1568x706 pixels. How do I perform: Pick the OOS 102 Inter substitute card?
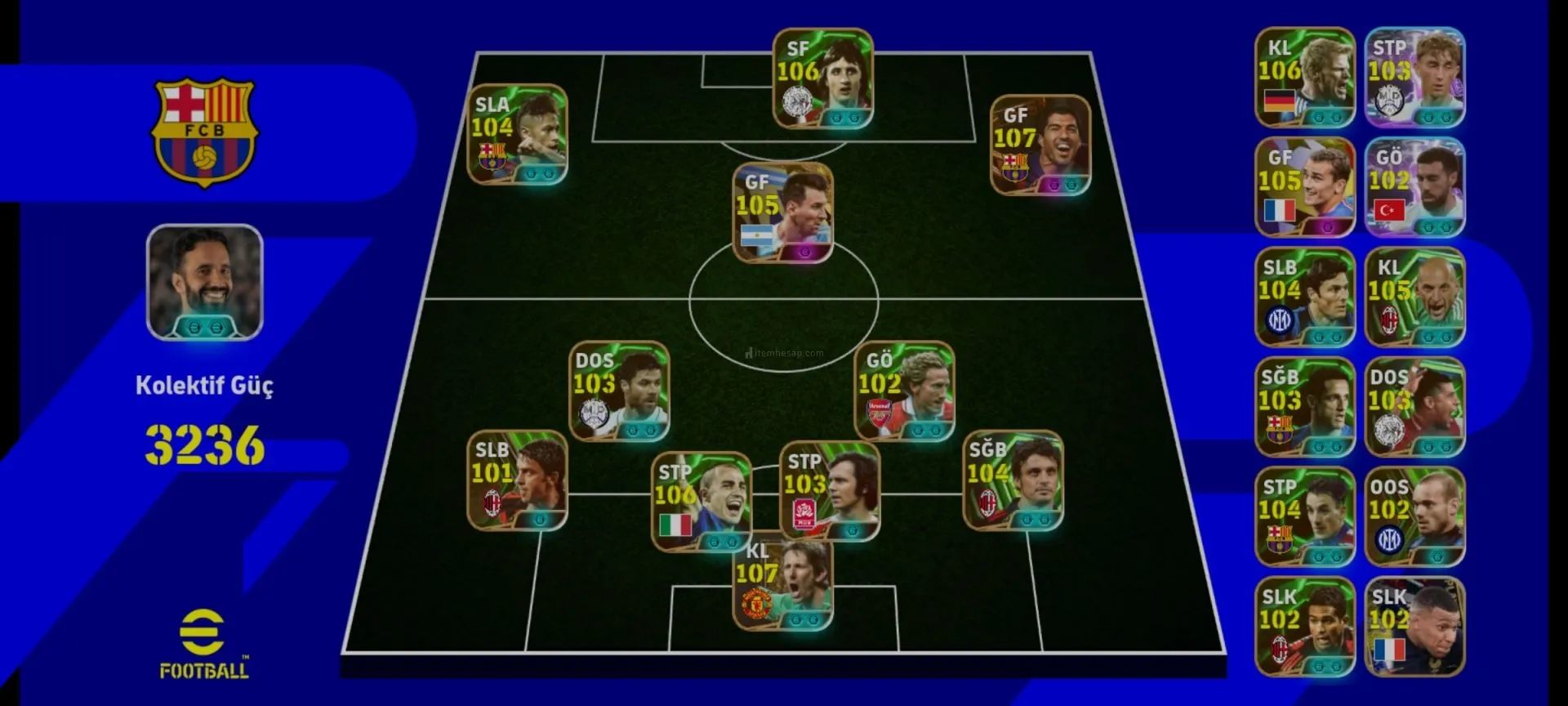coord(1414,517)
